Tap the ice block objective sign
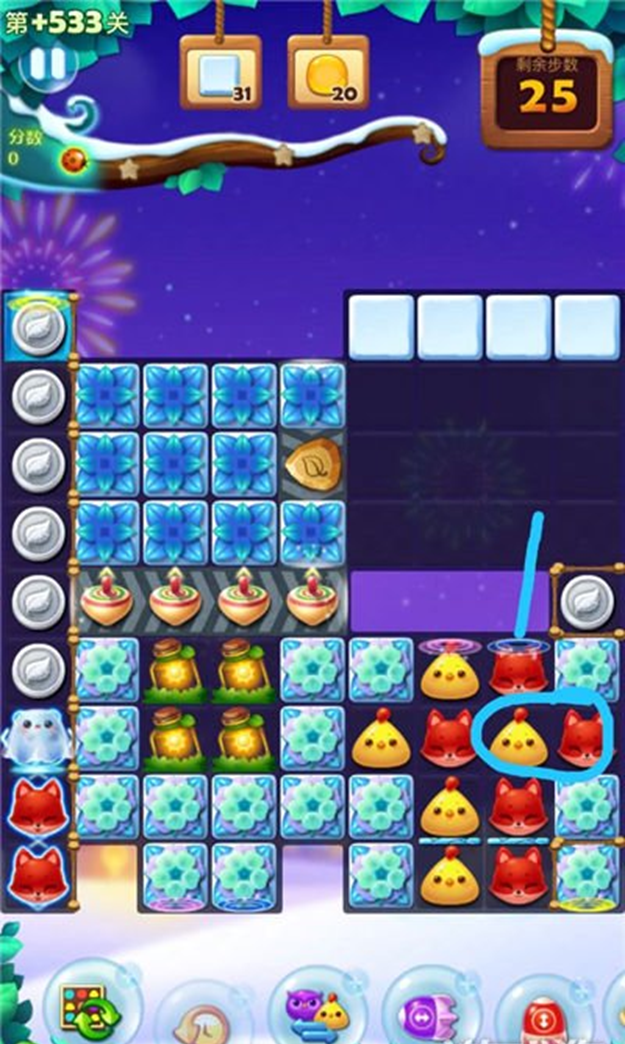The image size is (625, 1044). tap(220, 72)
